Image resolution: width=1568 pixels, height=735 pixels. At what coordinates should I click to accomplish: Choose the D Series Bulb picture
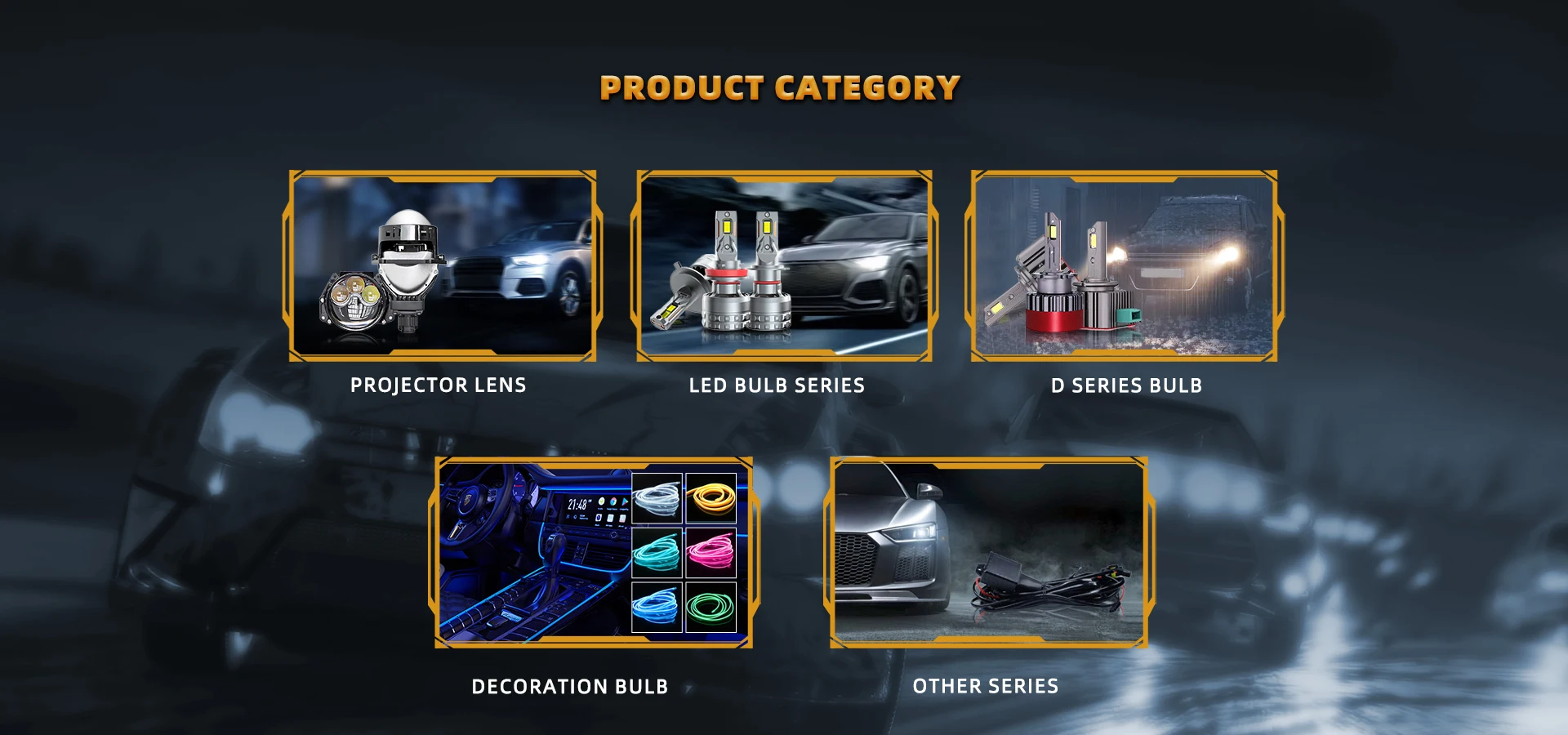pyautogui.click(x=1124, y=266)
